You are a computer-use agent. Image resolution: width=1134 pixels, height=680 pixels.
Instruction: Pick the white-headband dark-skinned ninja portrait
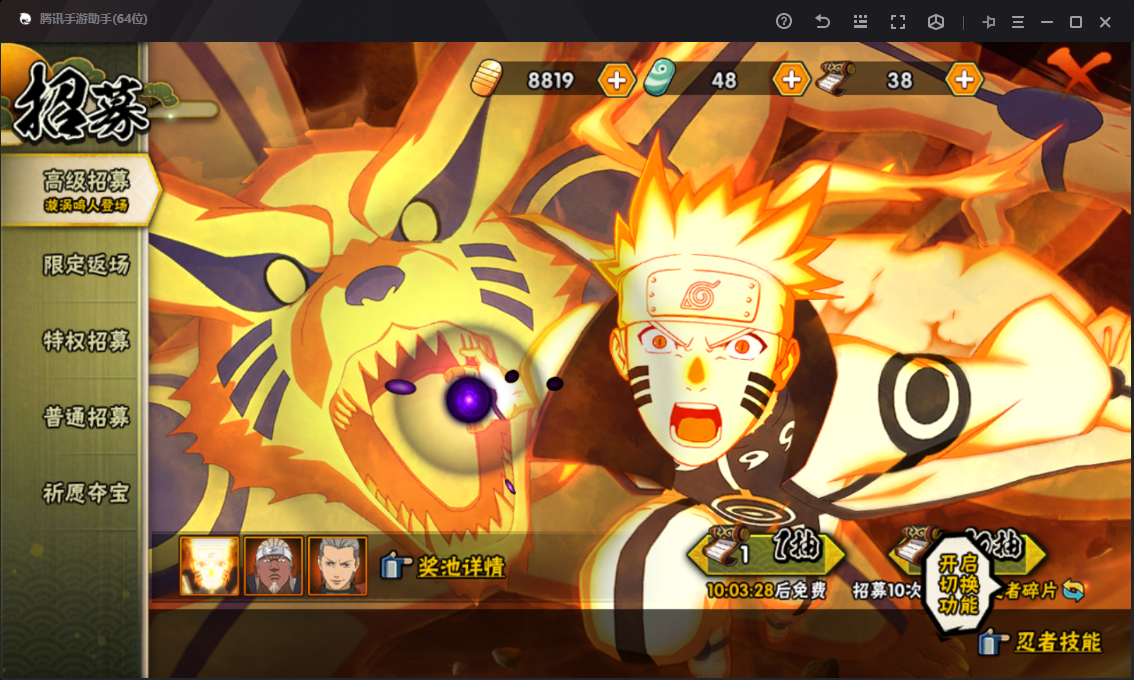(273, 566)
